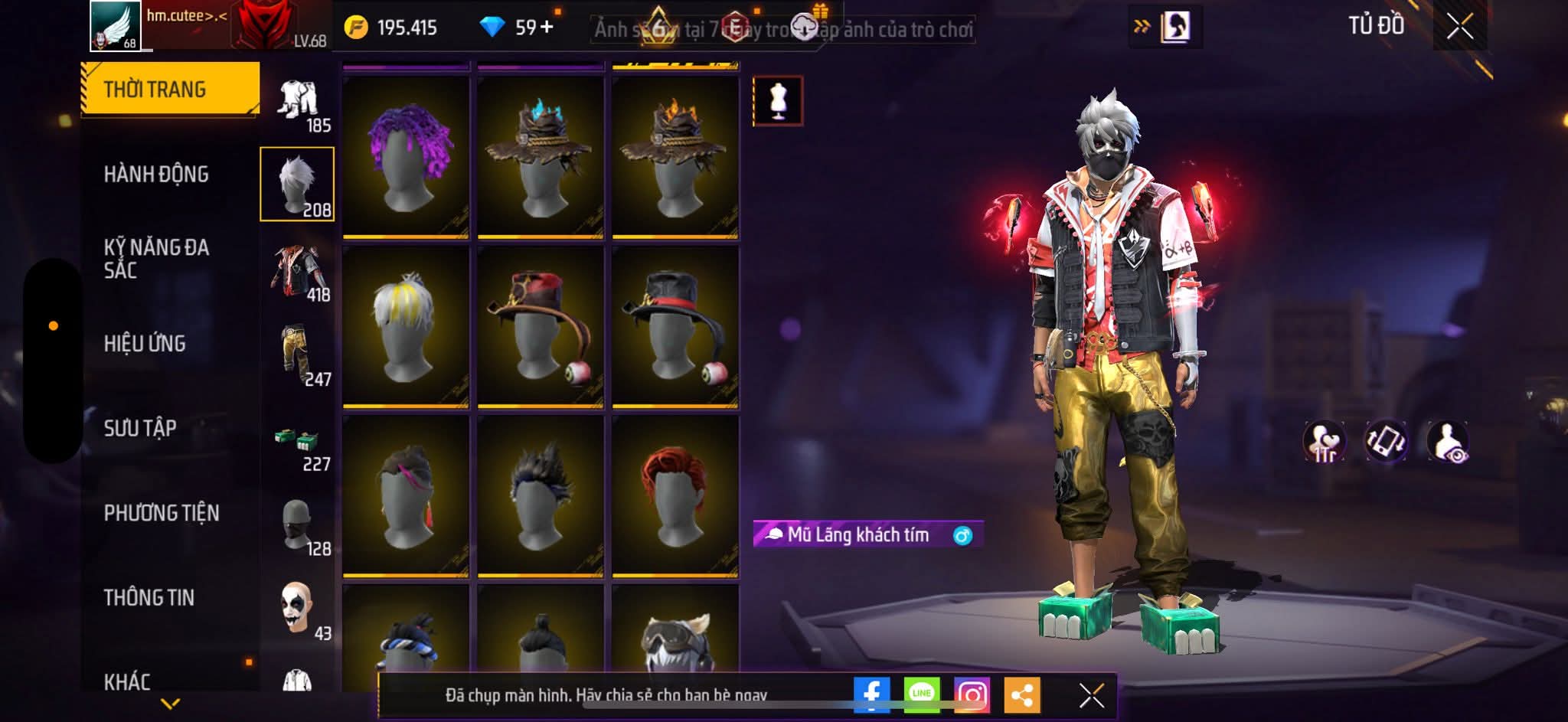
Task: Choose the black top hat with eyeball
Action: click(x=675, y=327)
